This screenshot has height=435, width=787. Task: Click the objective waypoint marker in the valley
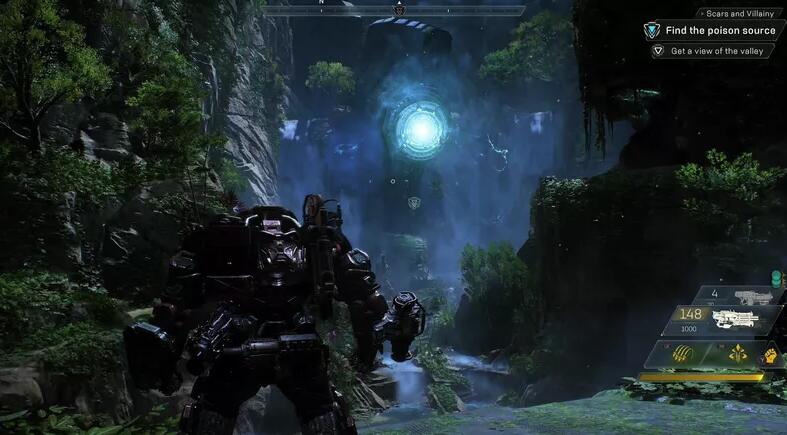point(415,203)
